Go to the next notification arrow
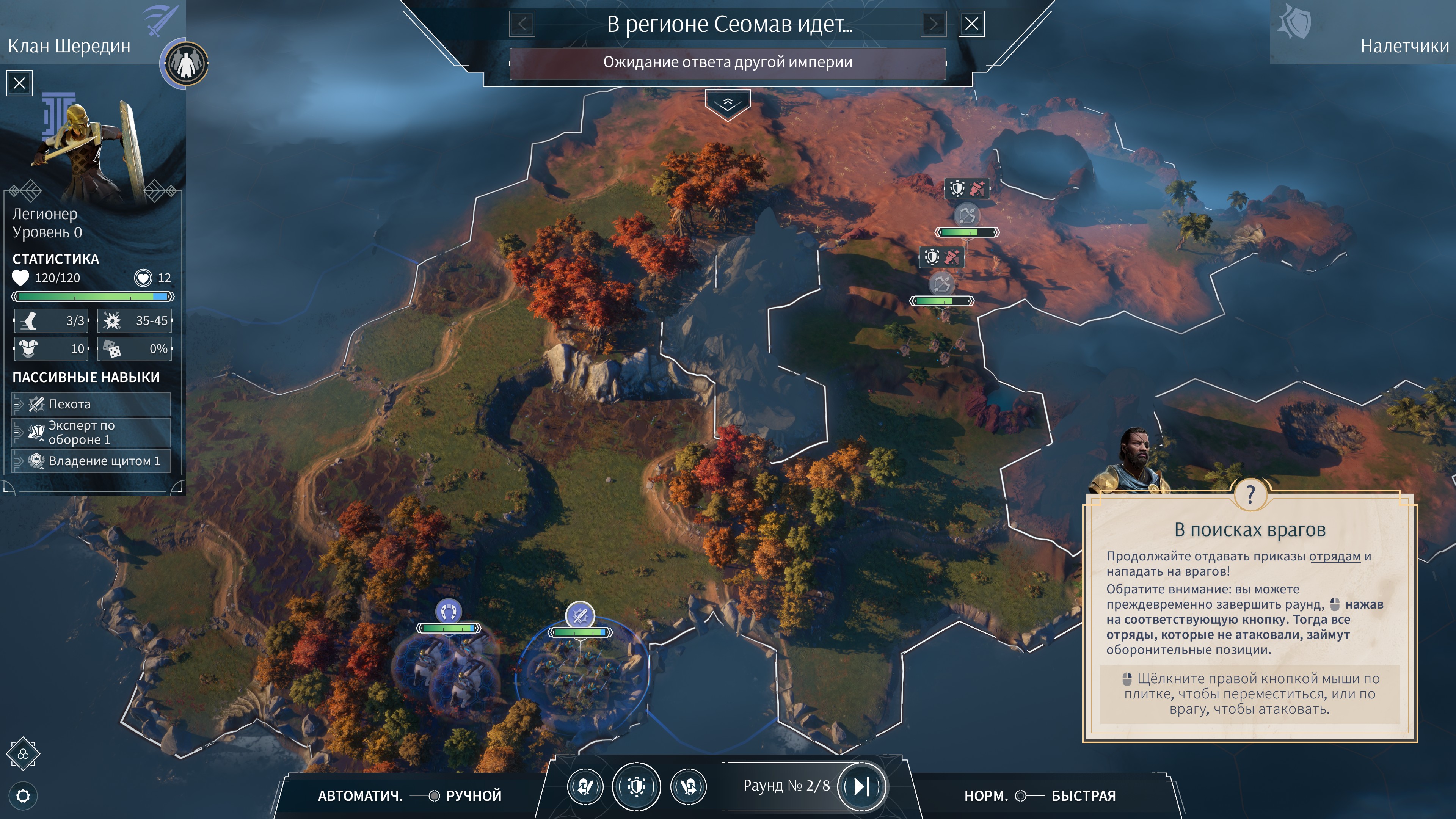 point(933,24)
